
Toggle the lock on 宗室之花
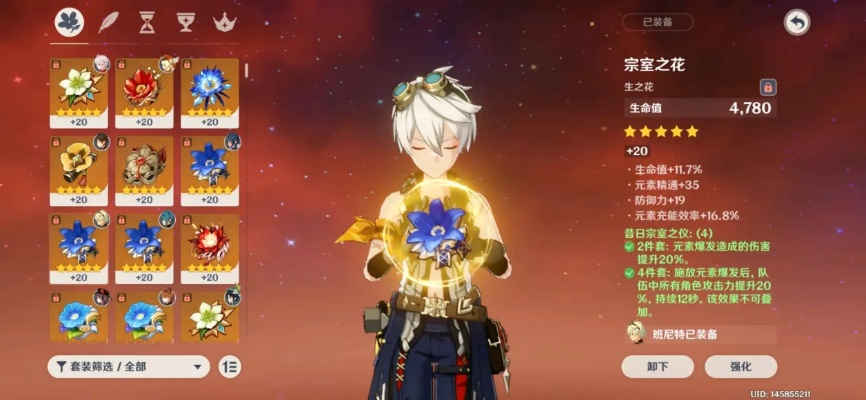(x=768, y=87)
